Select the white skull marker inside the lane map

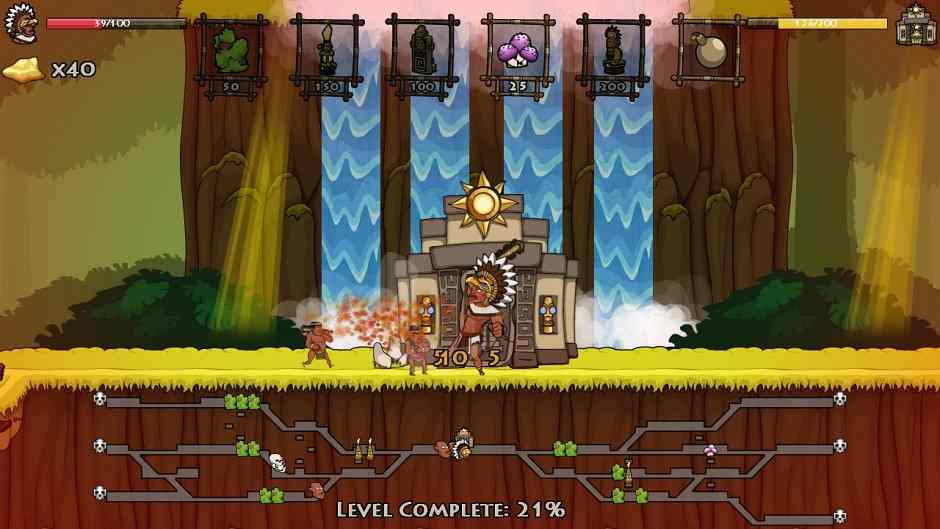click(x=278, y=461)
